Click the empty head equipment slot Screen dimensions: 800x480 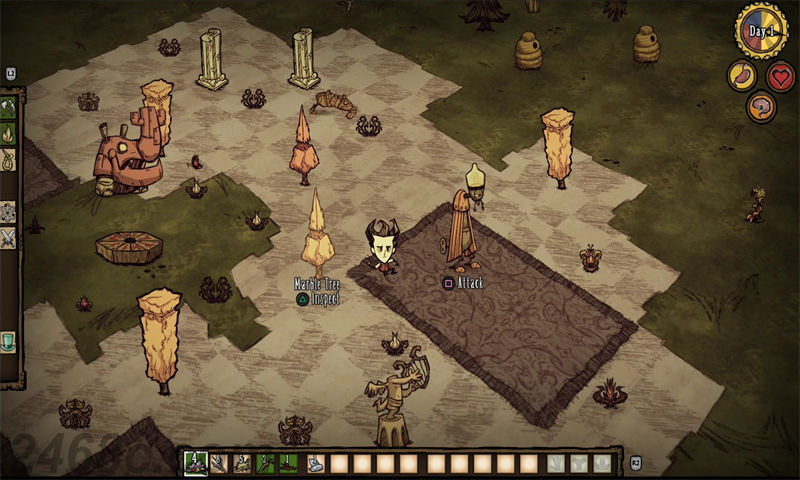tap(602, 463)
